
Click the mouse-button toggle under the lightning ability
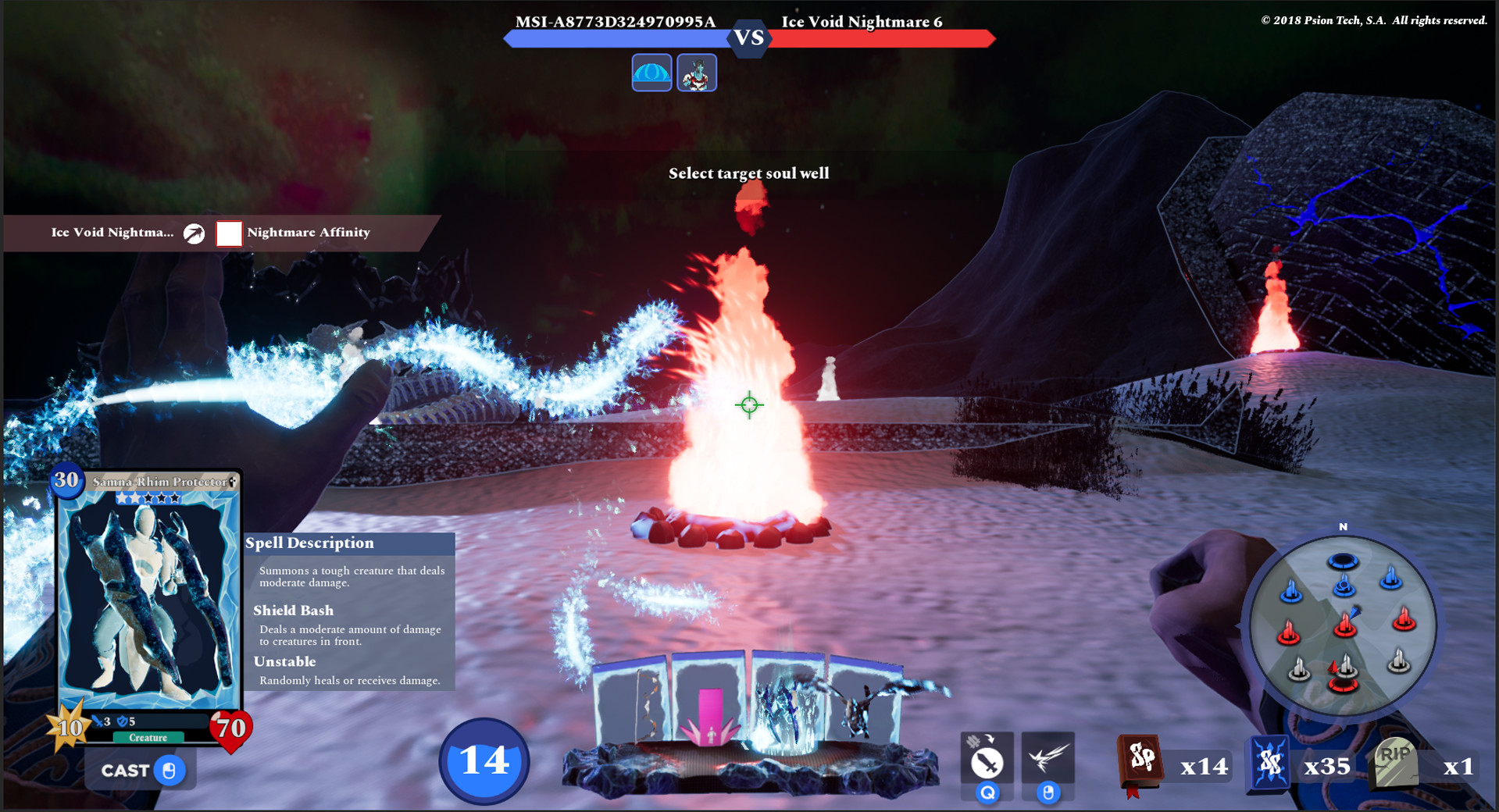click(x=1047, y=791)
